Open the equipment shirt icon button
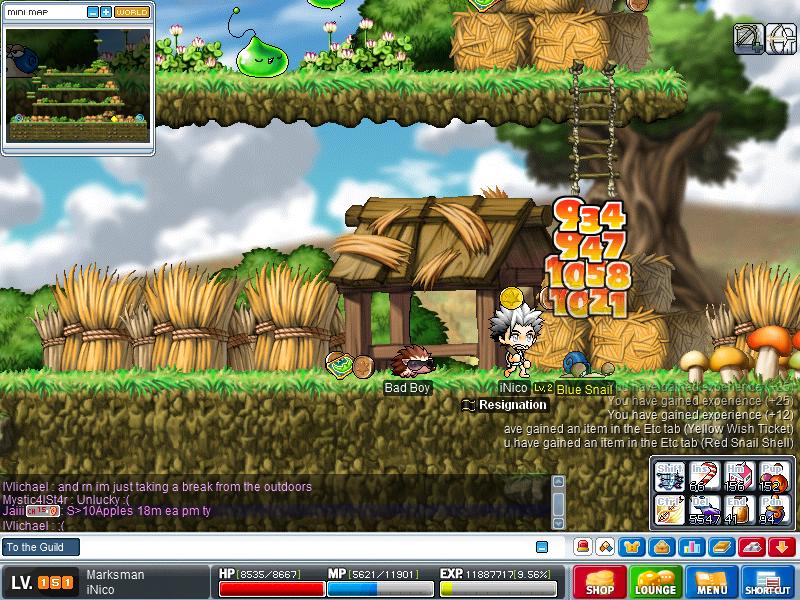800x600 pixels. (x=634, y=547)
